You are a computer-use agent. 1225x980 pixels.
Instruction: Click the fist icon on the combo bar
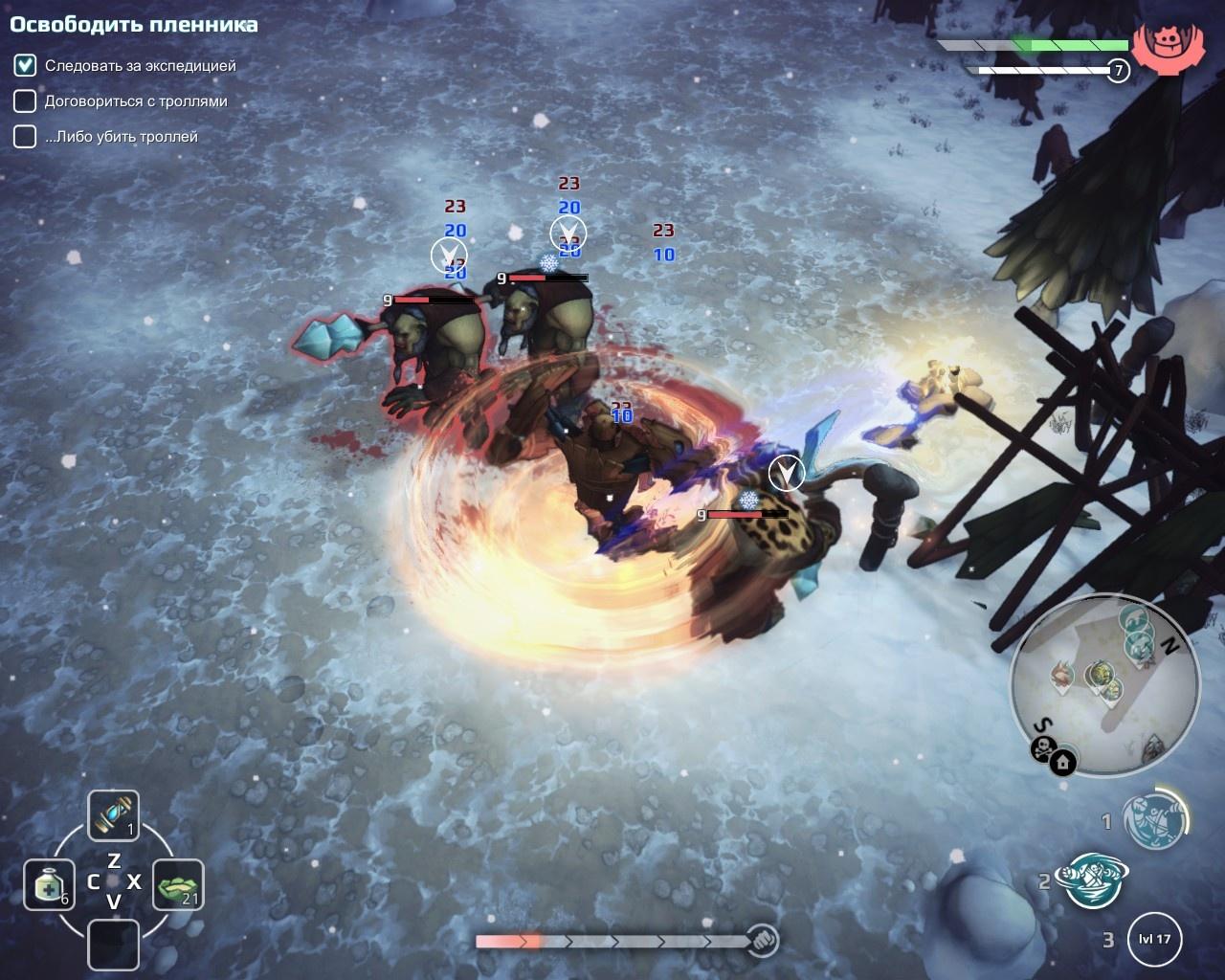pyautogui.click(x=762, y=941)
